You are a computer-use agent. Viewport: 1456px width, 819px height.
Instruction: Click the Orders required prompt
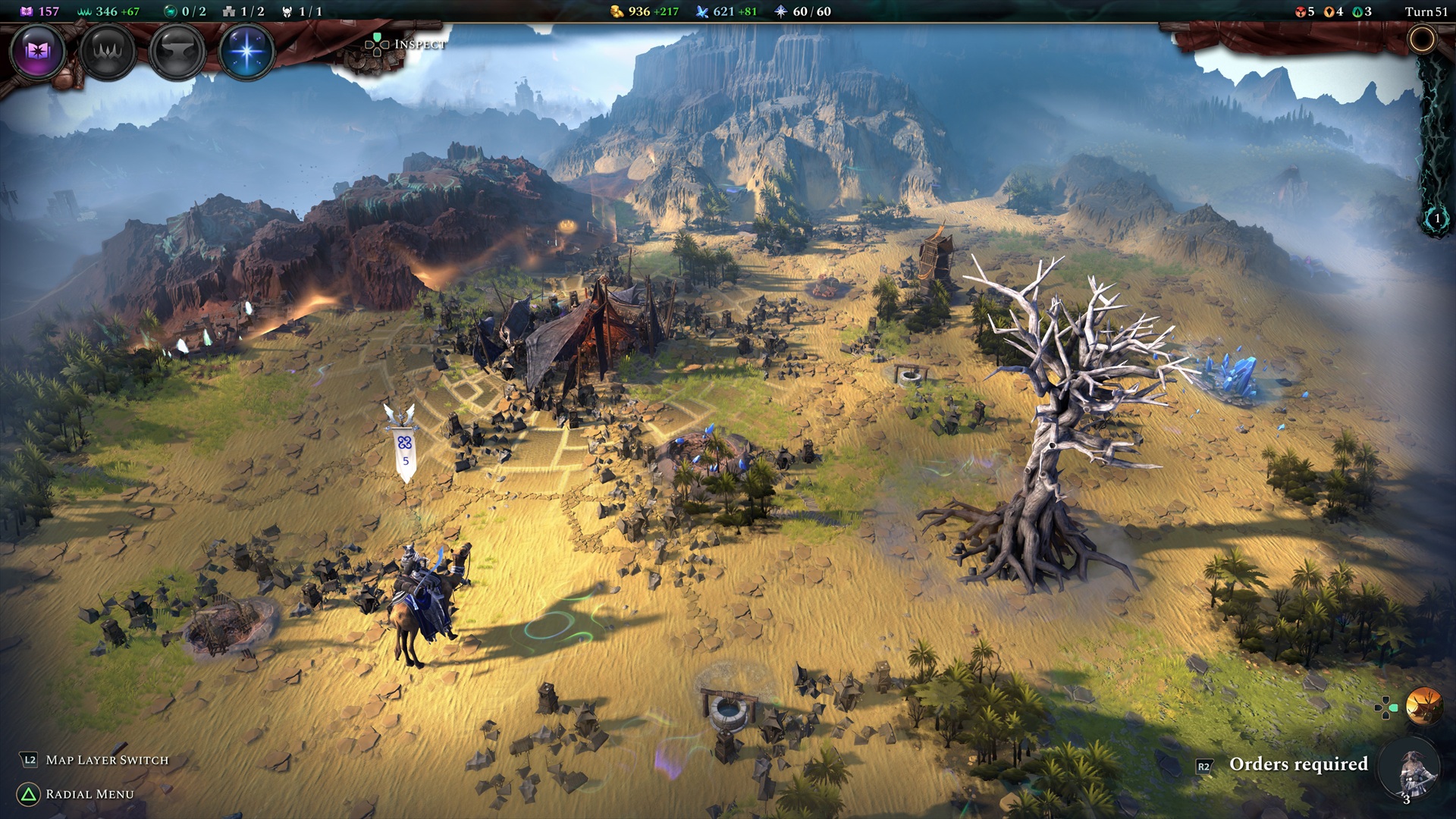click(1298, 764)
